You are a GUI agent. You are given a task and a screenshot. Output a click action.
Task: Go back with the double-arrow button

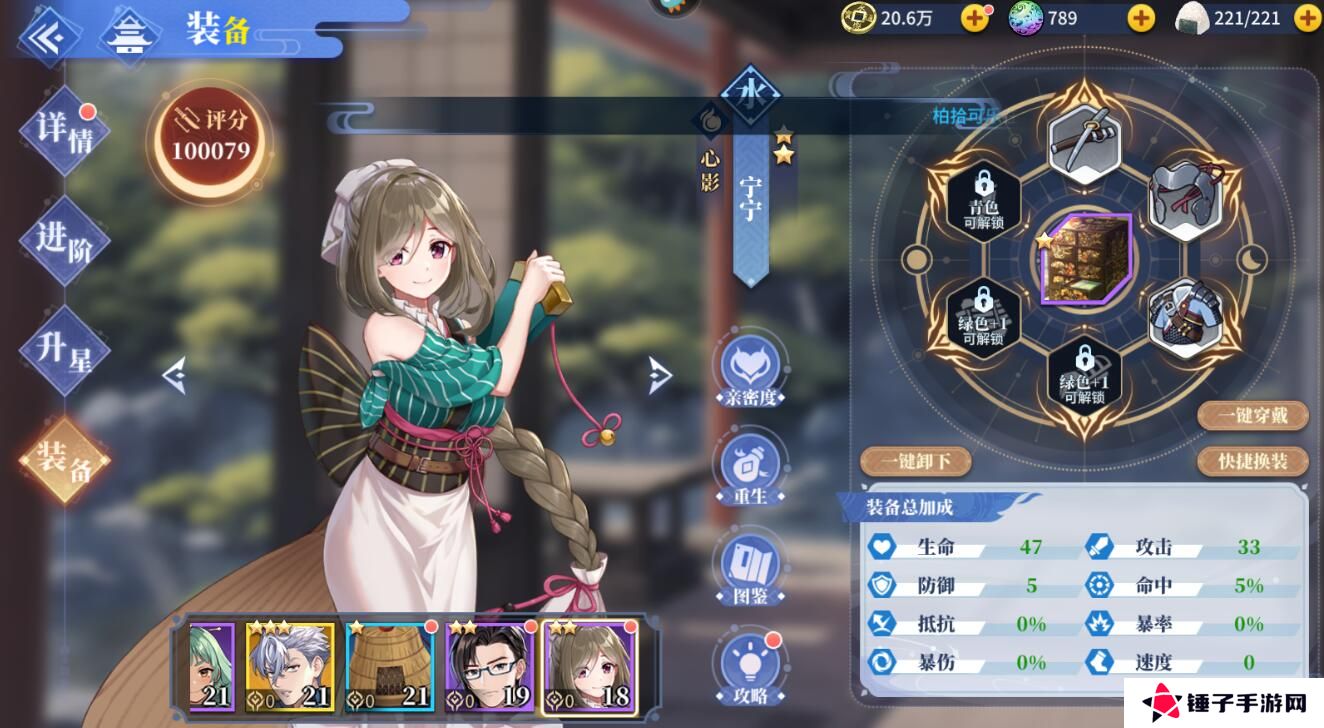pyautogui.click(x=47, y=37)
